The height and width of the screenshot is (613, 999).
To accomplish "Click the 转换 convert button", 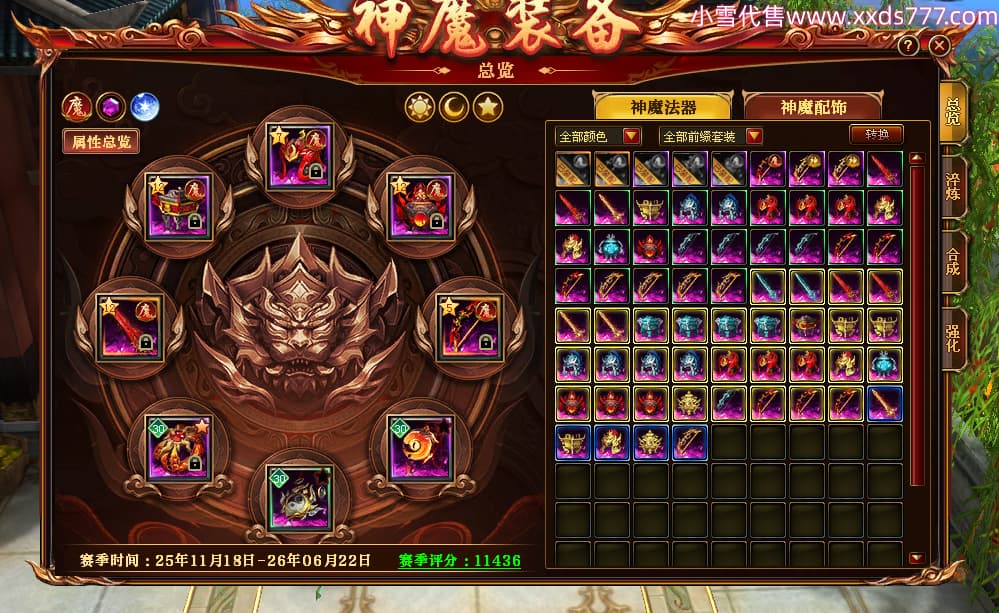I will (876, 134).
